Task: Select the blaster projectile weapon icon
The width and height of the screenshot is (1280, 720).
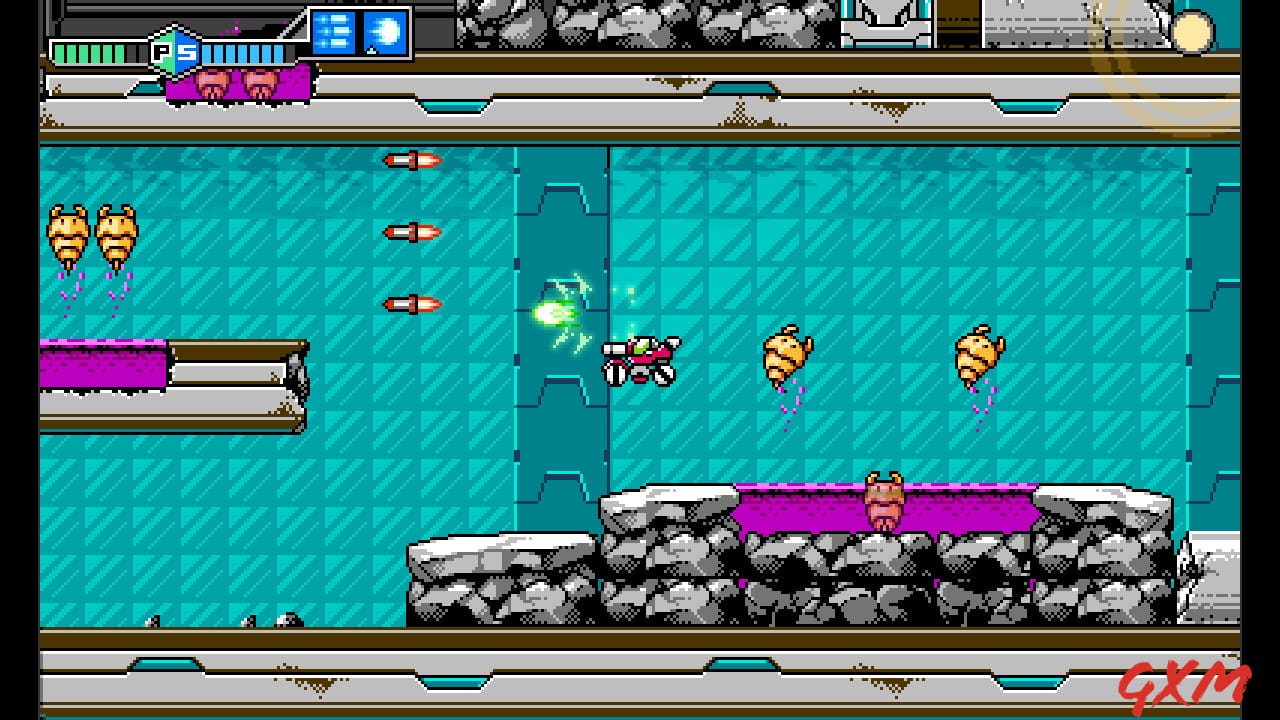Action: coord(384,30)
